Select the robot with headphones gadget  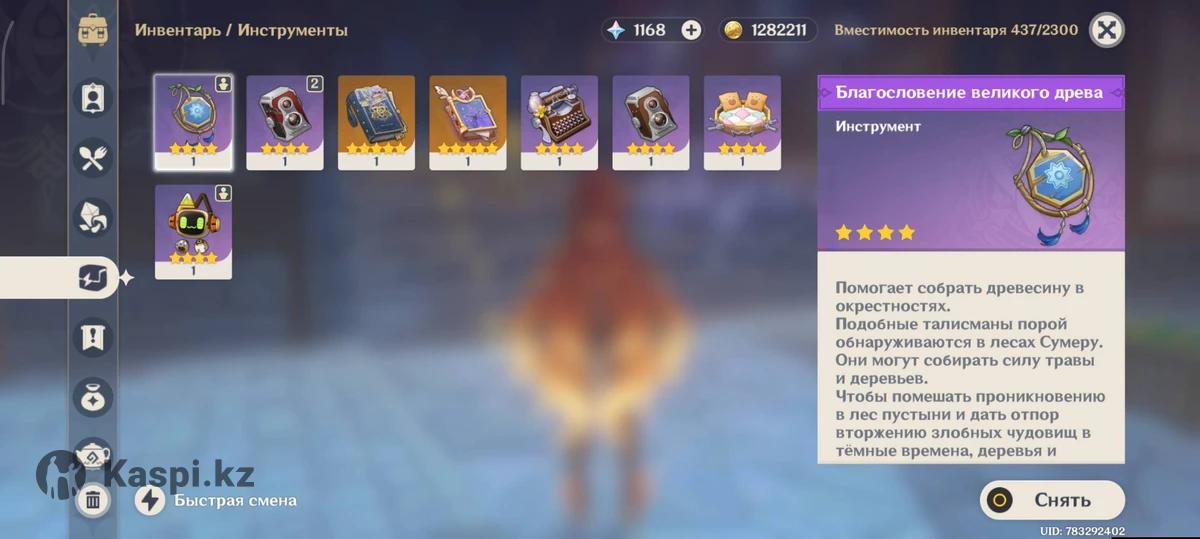pos(194,232)
